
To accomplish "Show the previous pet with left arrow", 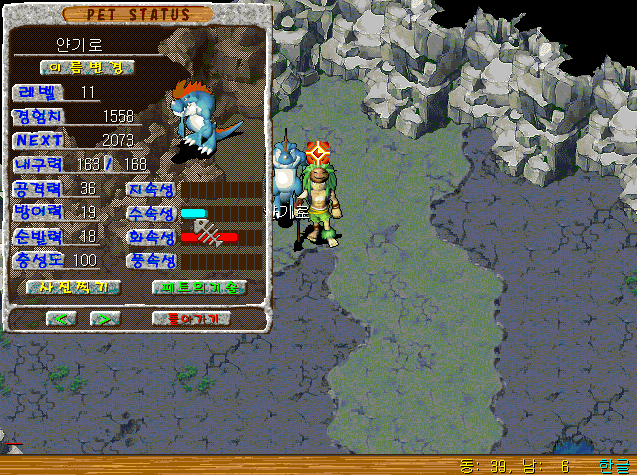I will click(63, 318).
